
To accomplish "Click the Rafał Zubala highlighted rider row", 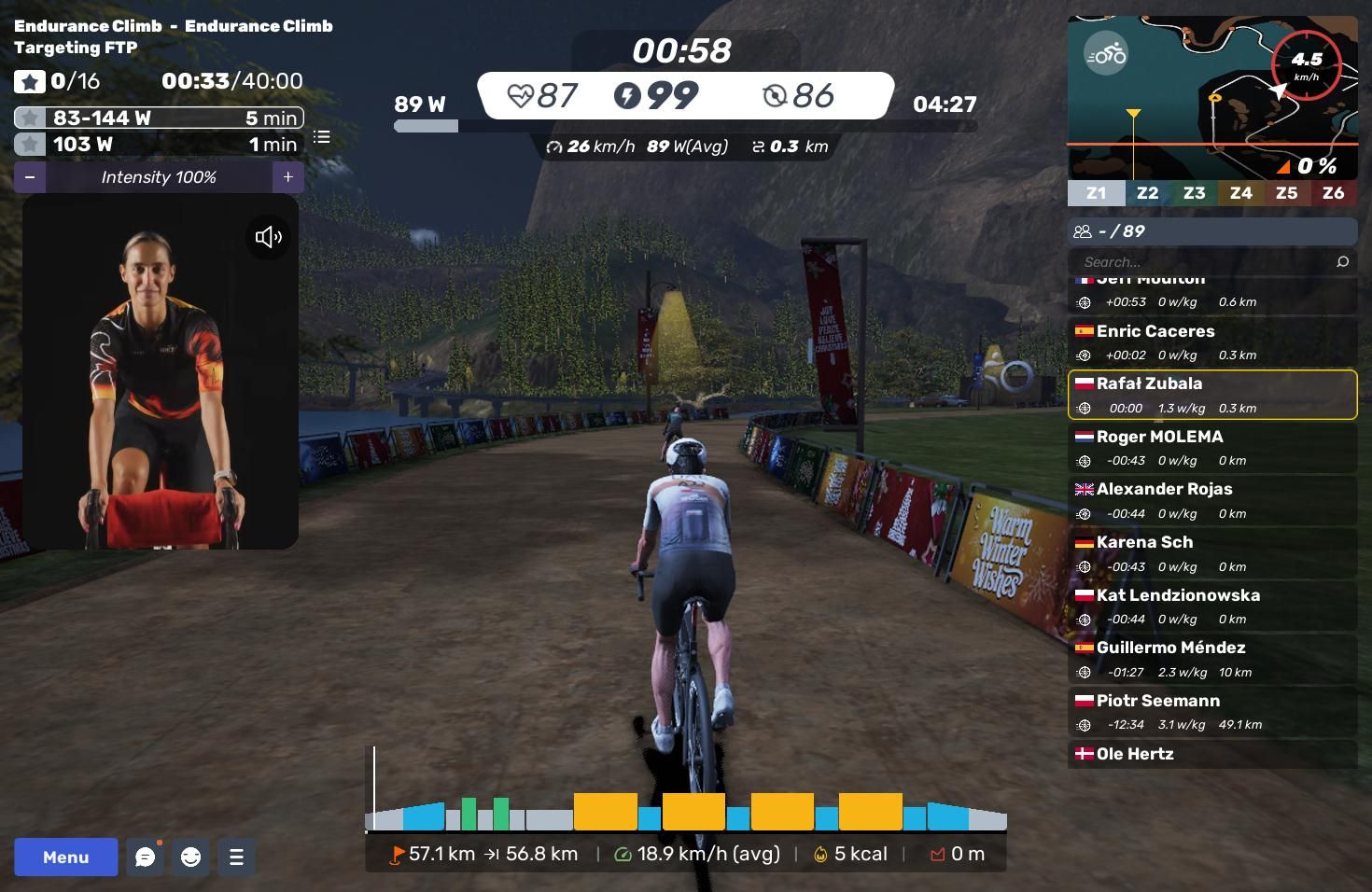I will [x=1211, y=395].
